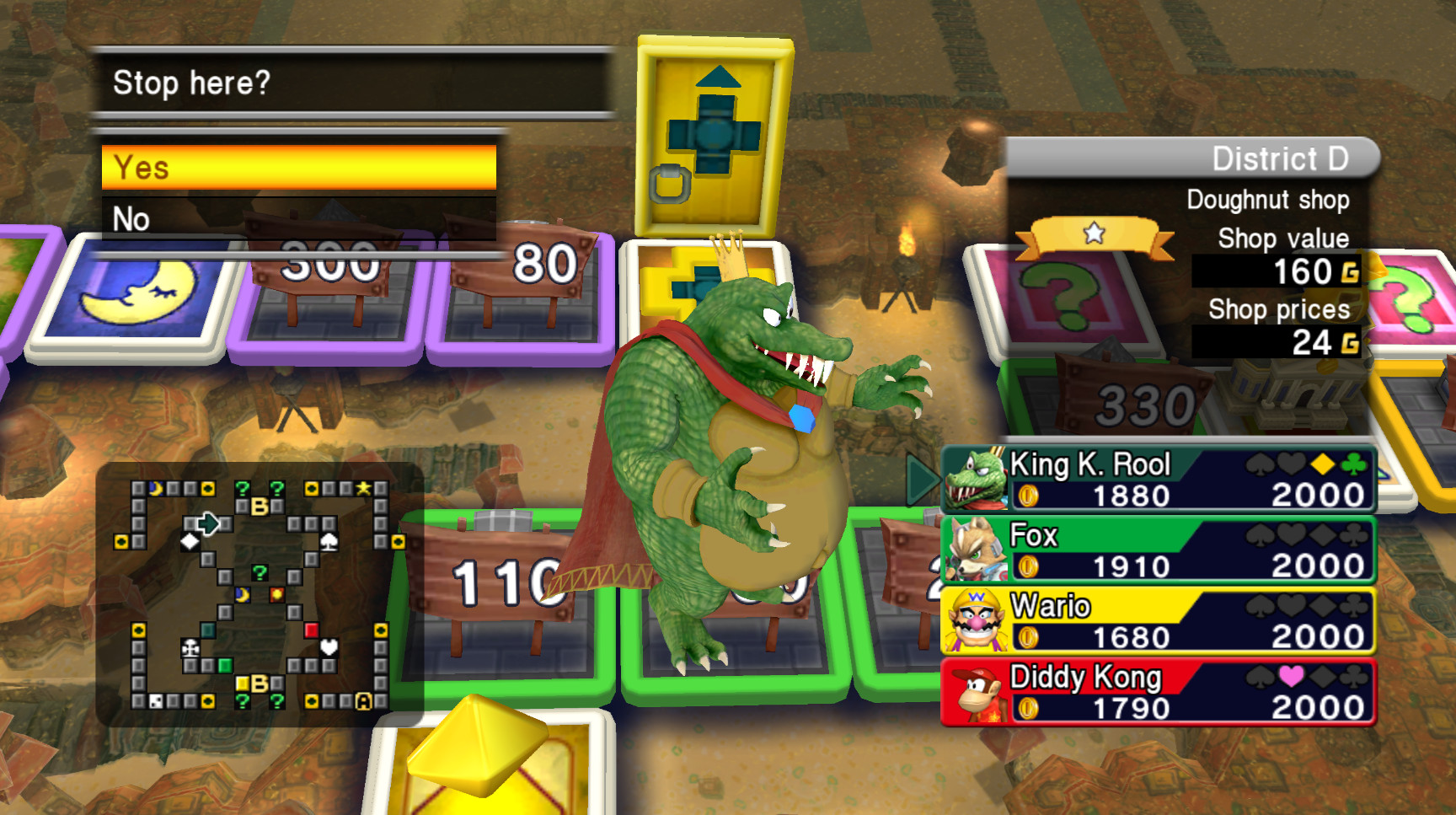Switch focus to the Doughnut shop label
1456x815 pixels.
click(x=1266, y=200)
